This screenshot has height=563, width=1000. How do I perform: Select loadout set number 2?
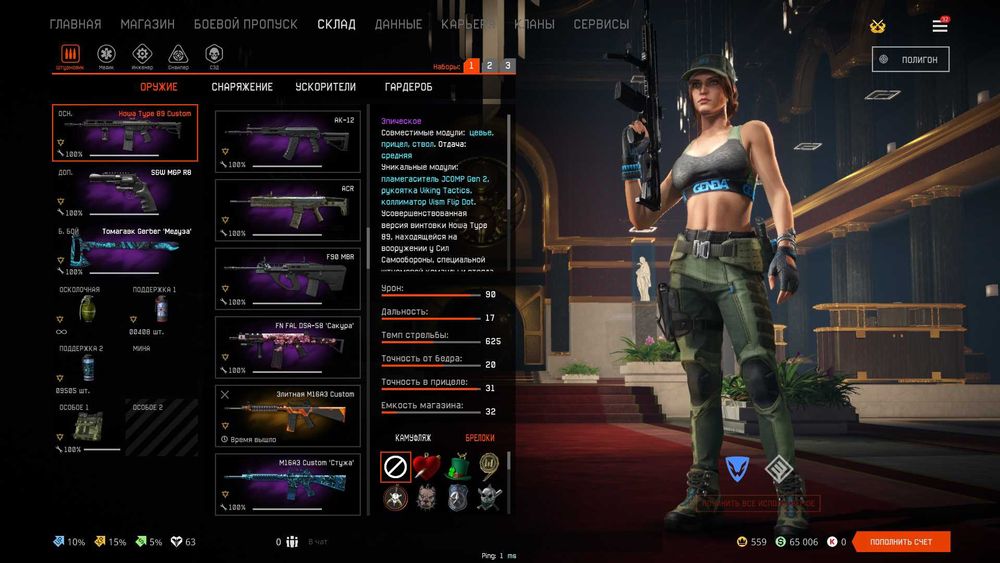[x=489, y=66]
